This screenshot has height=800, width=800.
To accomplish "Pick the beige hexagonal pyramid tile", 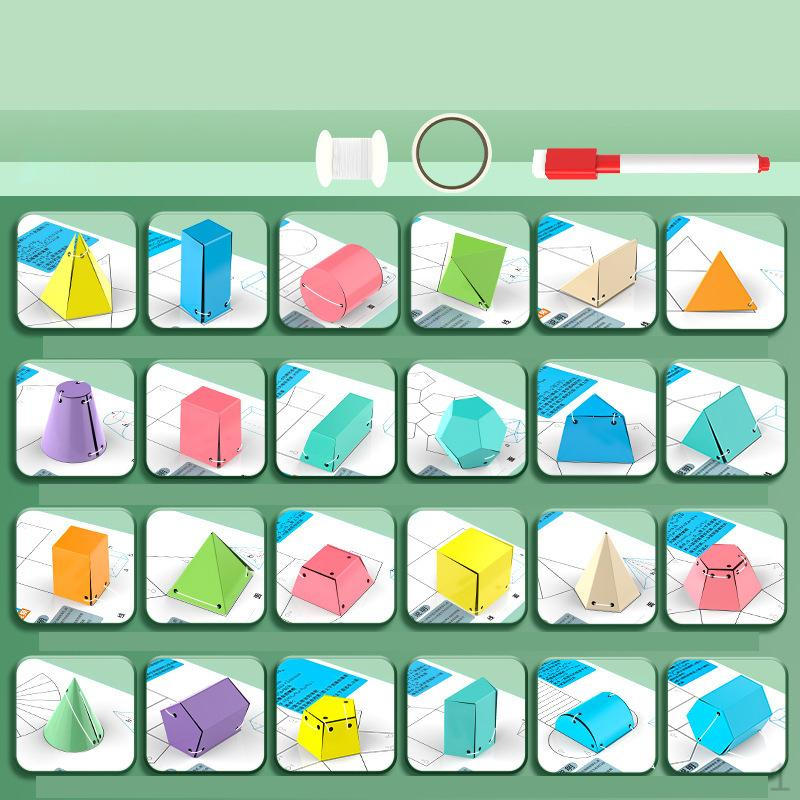I will pos(597,567).
